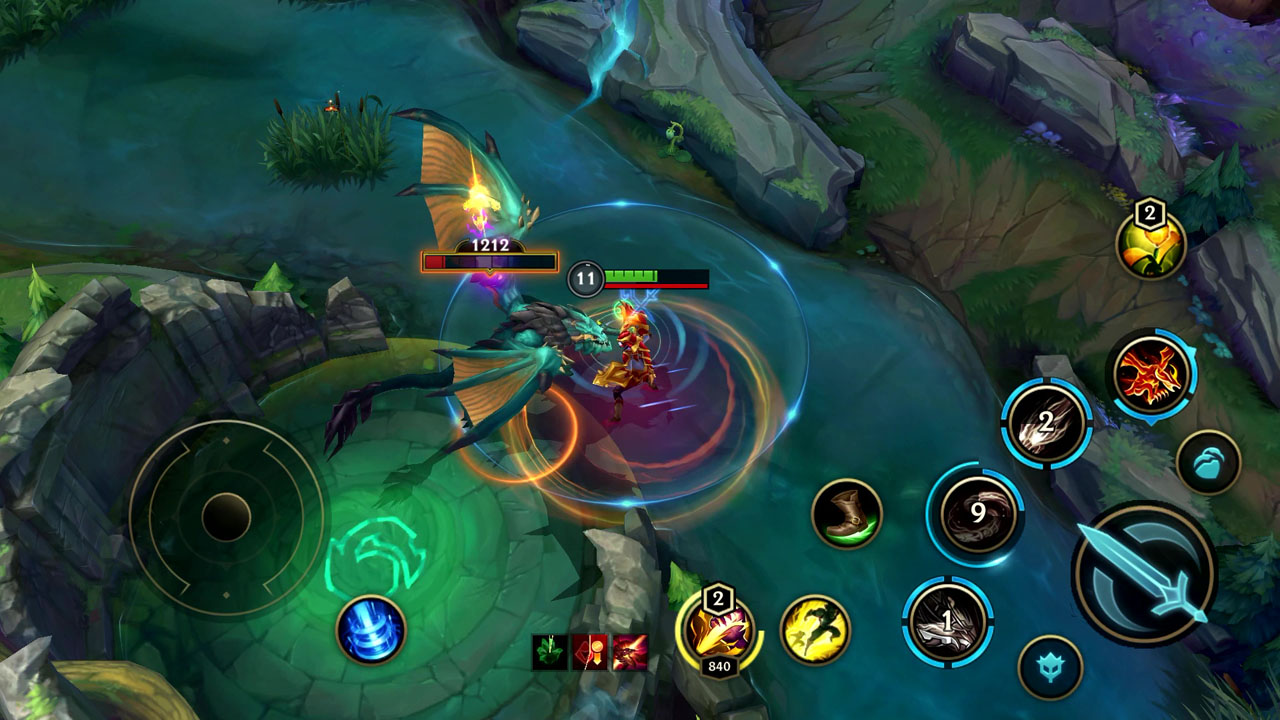Use the ability showing cooldown 1

click(x=947, y=622)
